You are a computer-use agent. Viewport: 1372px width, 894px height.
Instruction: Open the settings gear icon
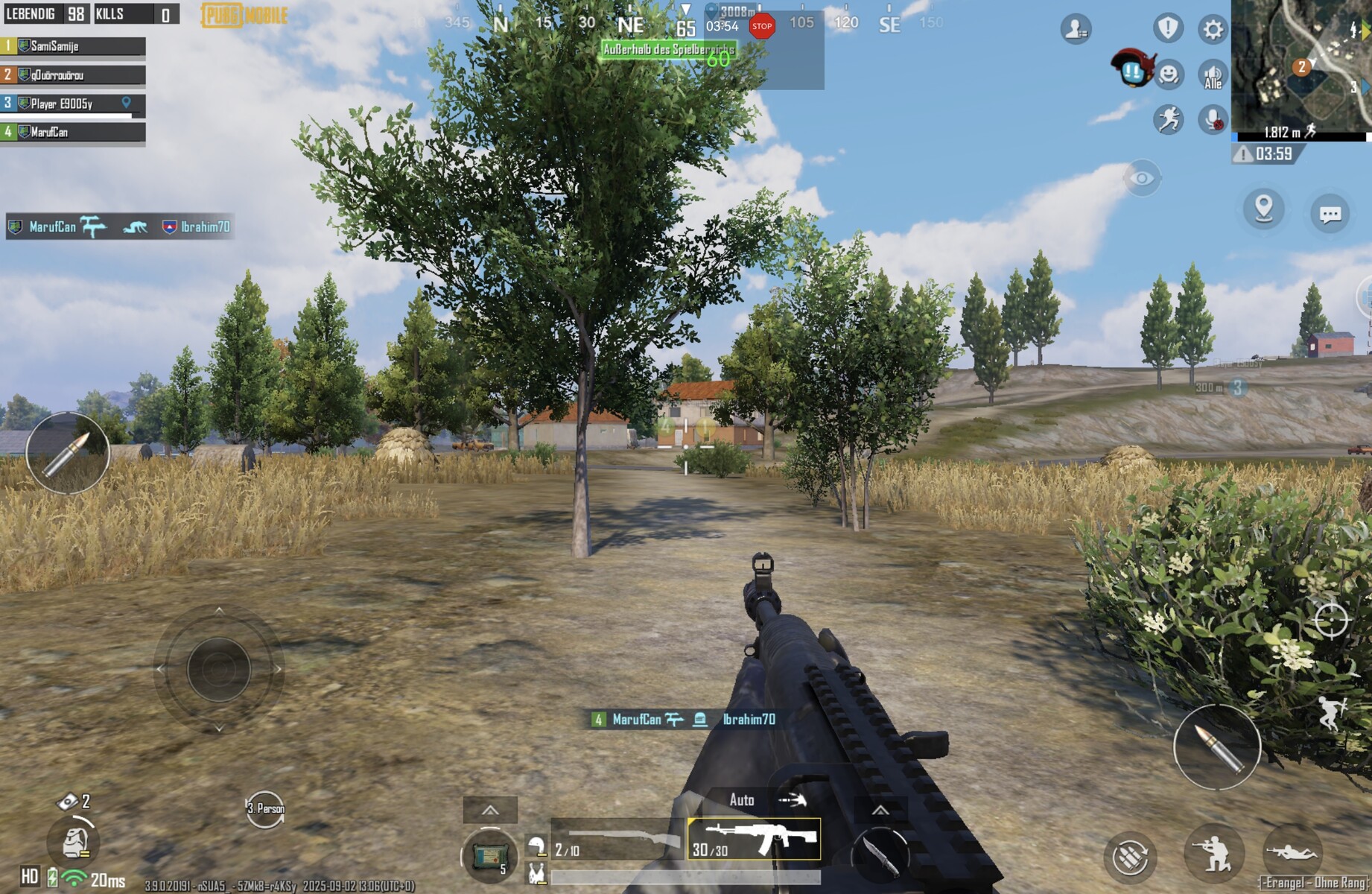tap(1213, 29)
